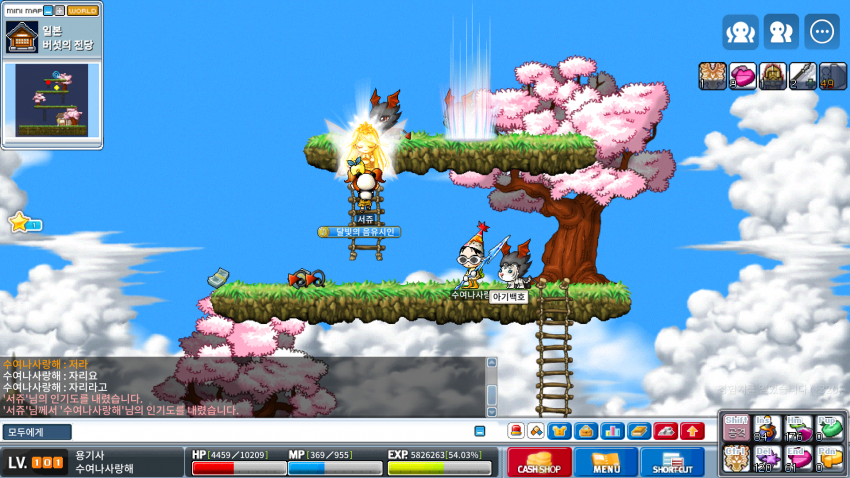Click the red up-arrow toolbar button
Image resolution: width=850 pixels, height=478 pixels.
pos(692,431)
